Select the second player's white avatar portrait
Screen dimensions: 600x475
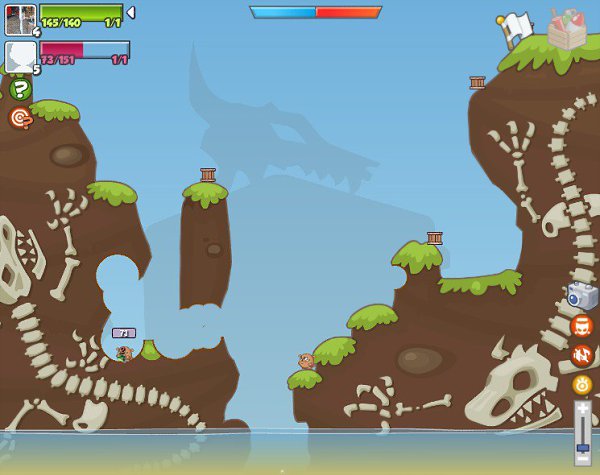[20, 56]
